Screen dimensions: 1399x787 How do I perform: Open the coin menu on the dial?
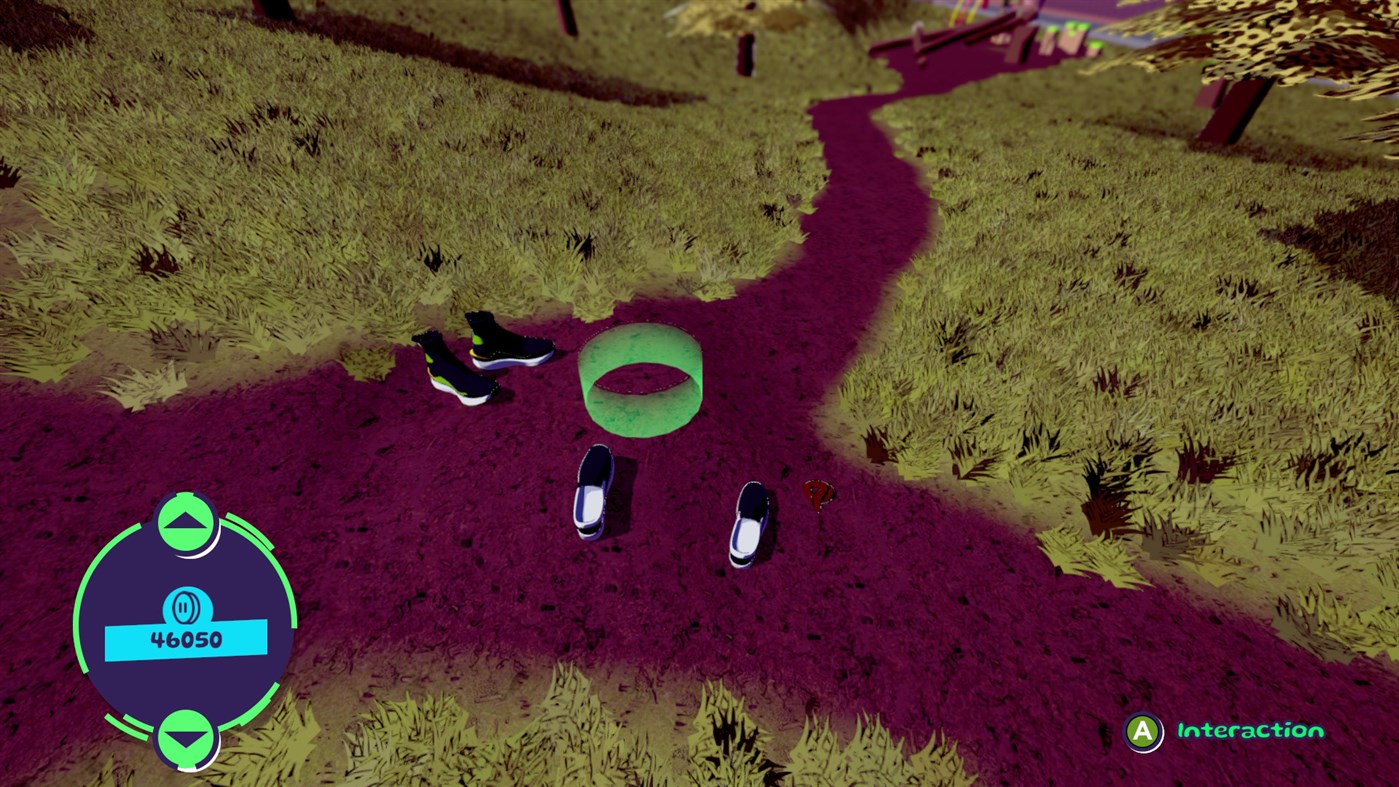[x=186, y=607]
